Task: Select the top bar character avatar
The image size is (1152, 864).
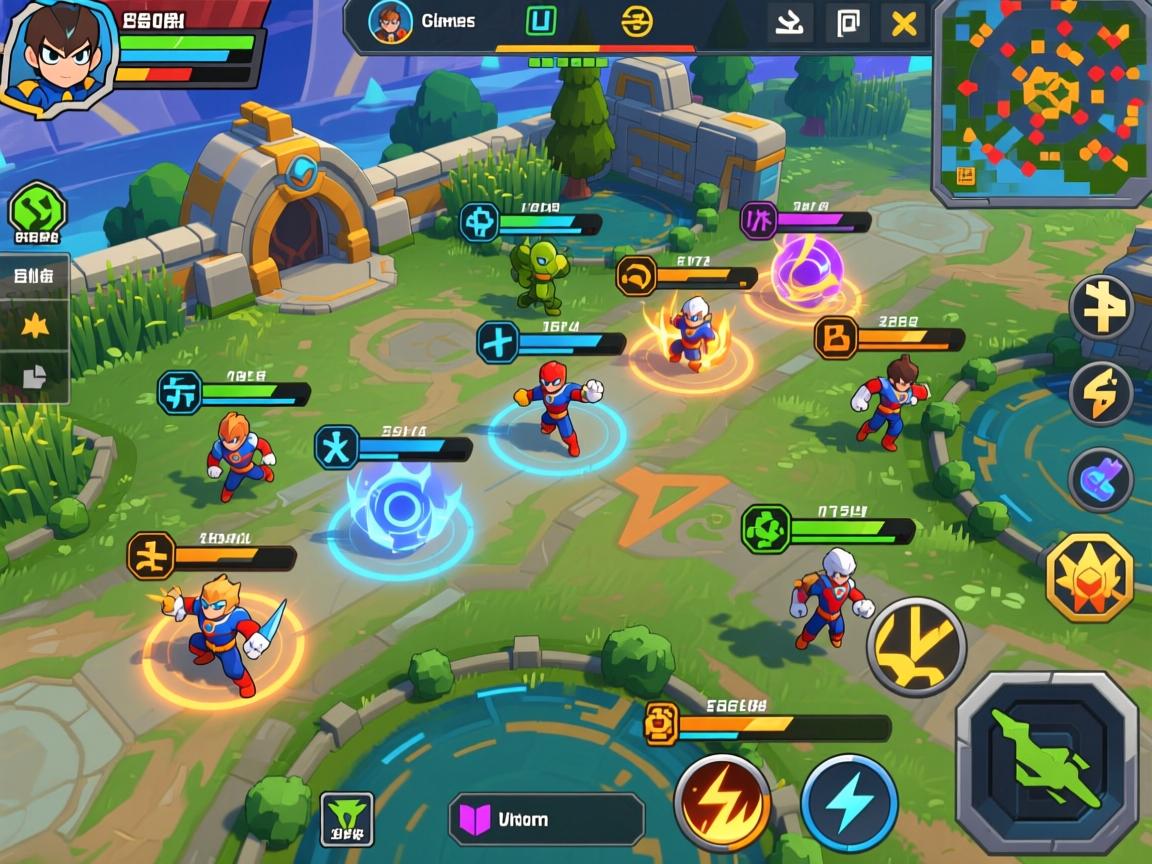Action: tap(390, 23)
